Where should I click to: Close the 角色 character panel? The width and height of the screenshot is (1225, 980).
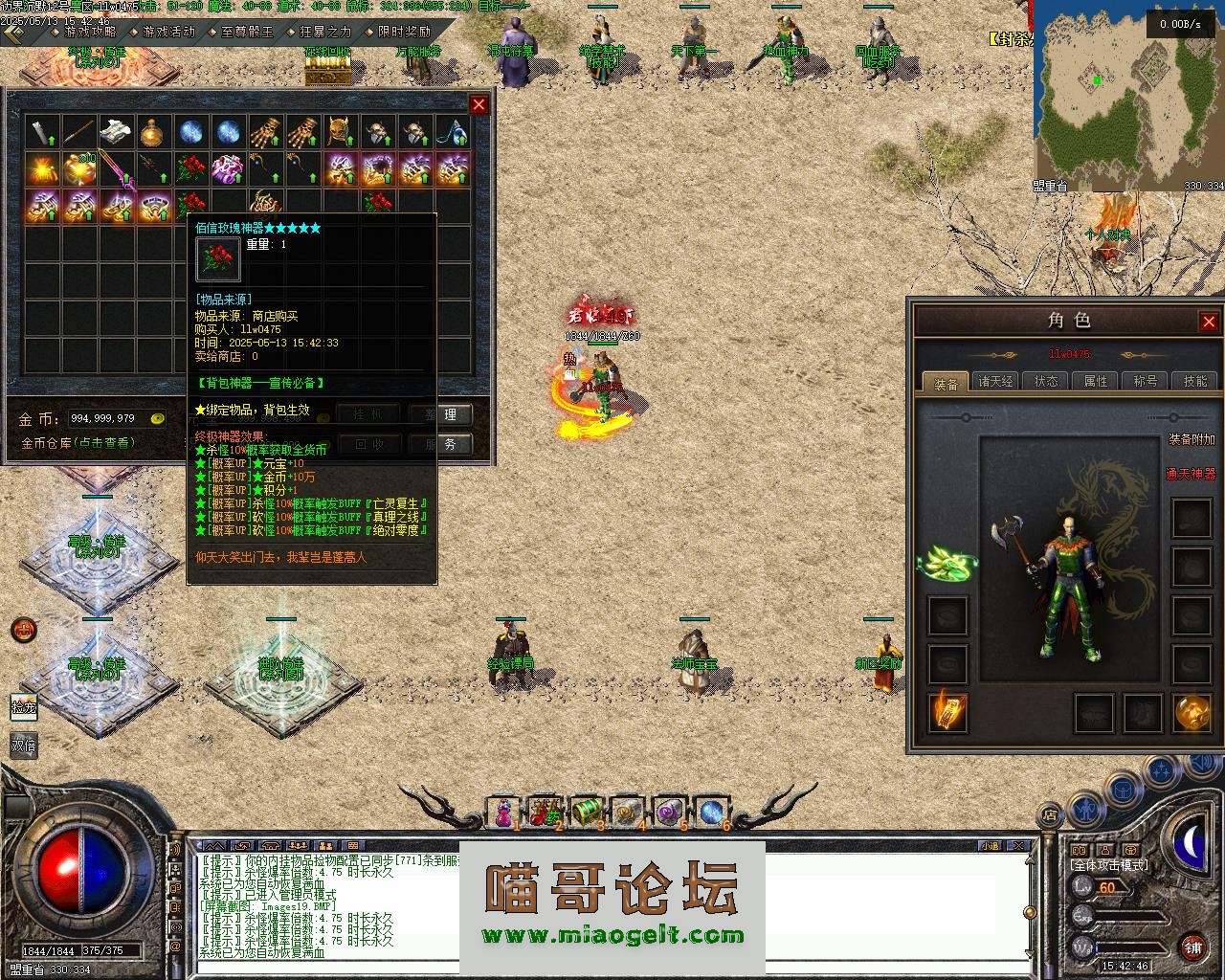(1209, 322)
